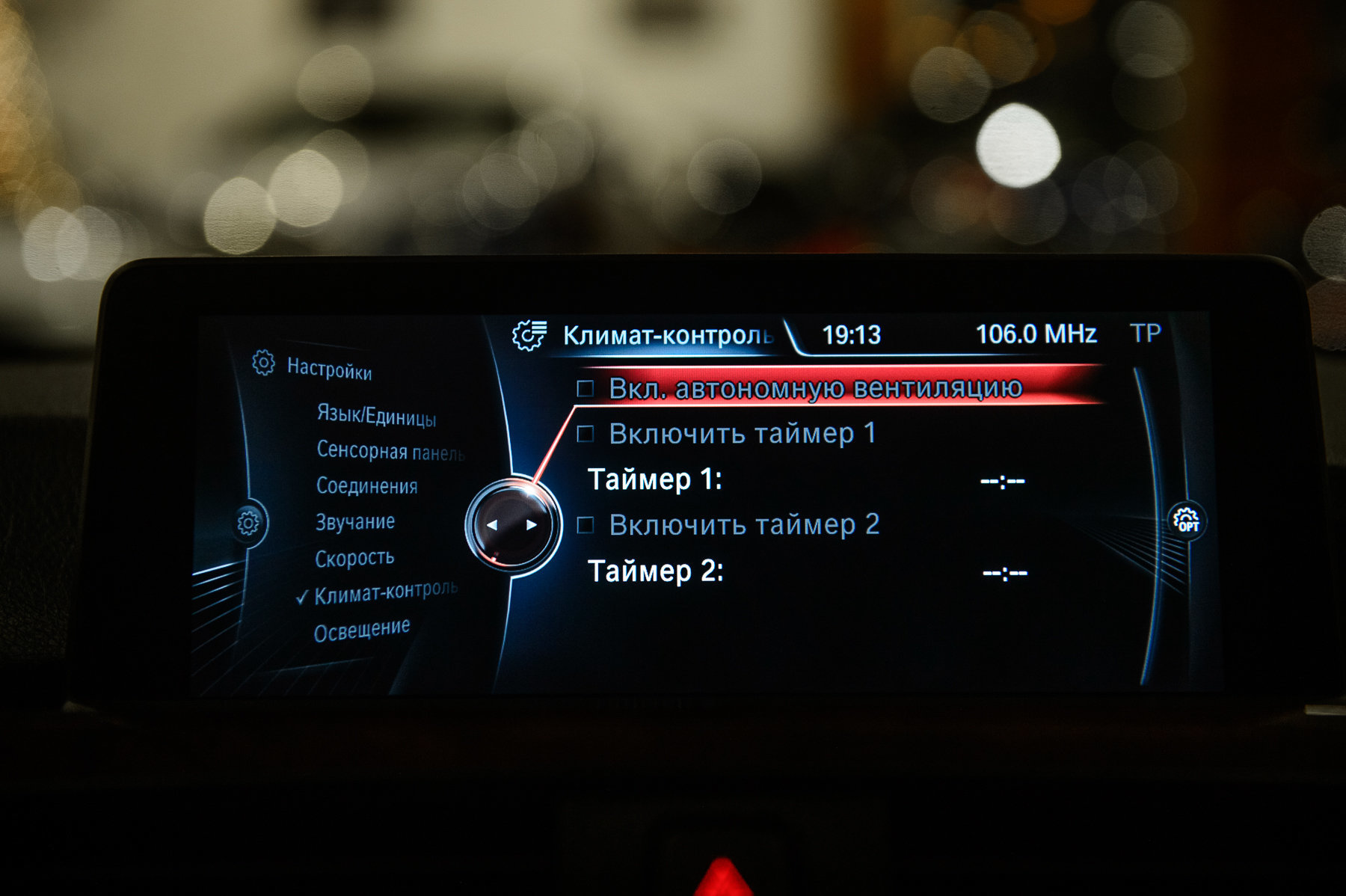Open the 'Скорость' settings entry
Image resolution: width=1346 pixels, height=896 pixels.
click(x=354, y=558)
